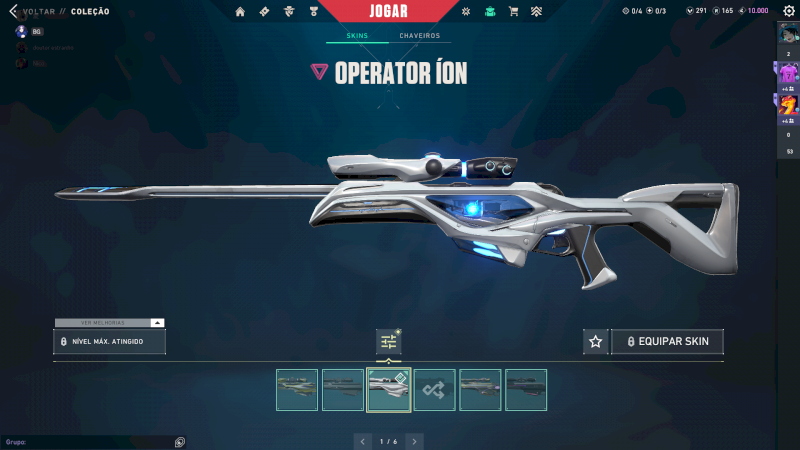800x450 pixels.
Task: Select the random shuffle skin tile
Action: [435, 390]
